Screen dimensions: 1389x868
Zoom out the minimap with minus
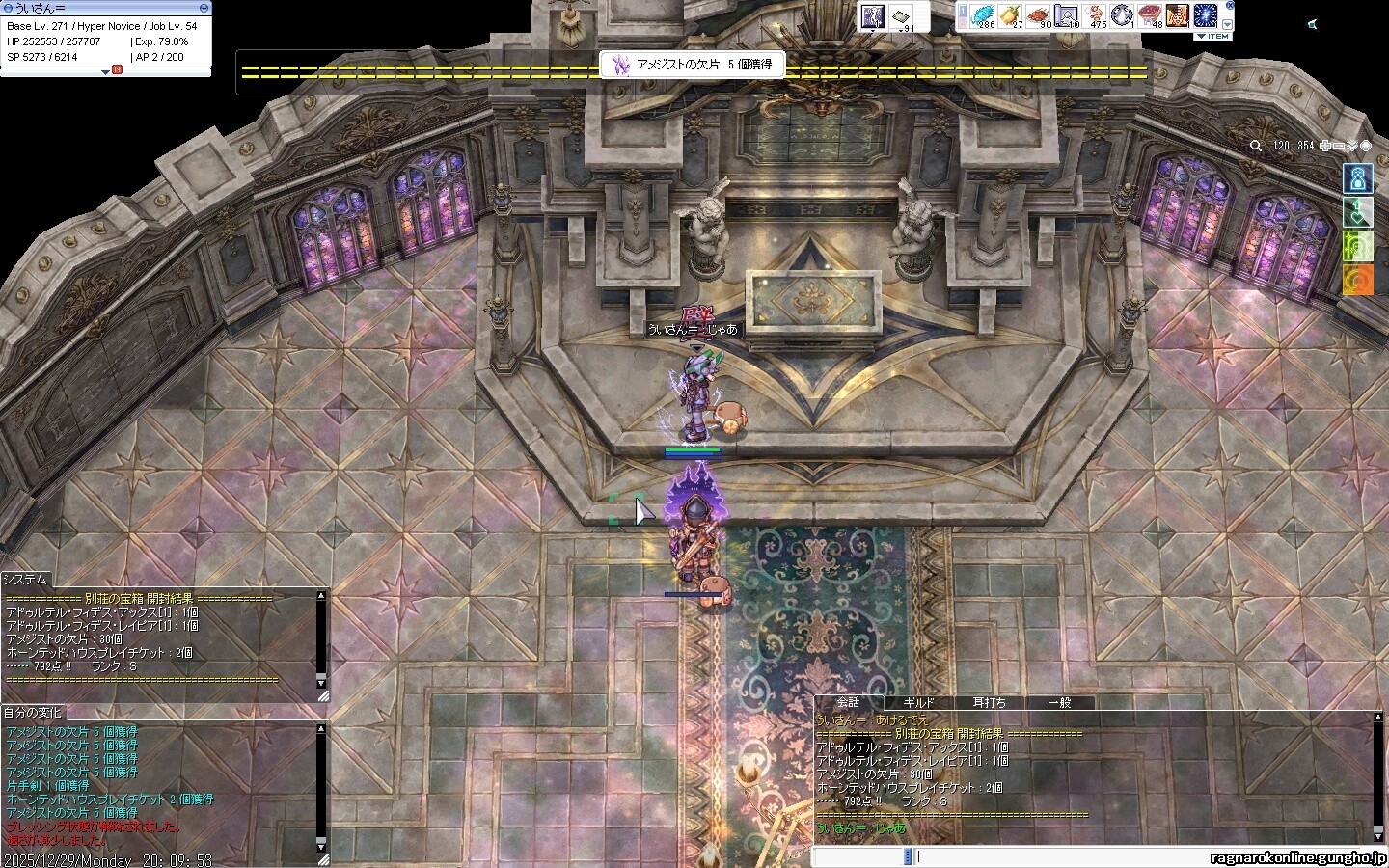(x=1339, y=146)
